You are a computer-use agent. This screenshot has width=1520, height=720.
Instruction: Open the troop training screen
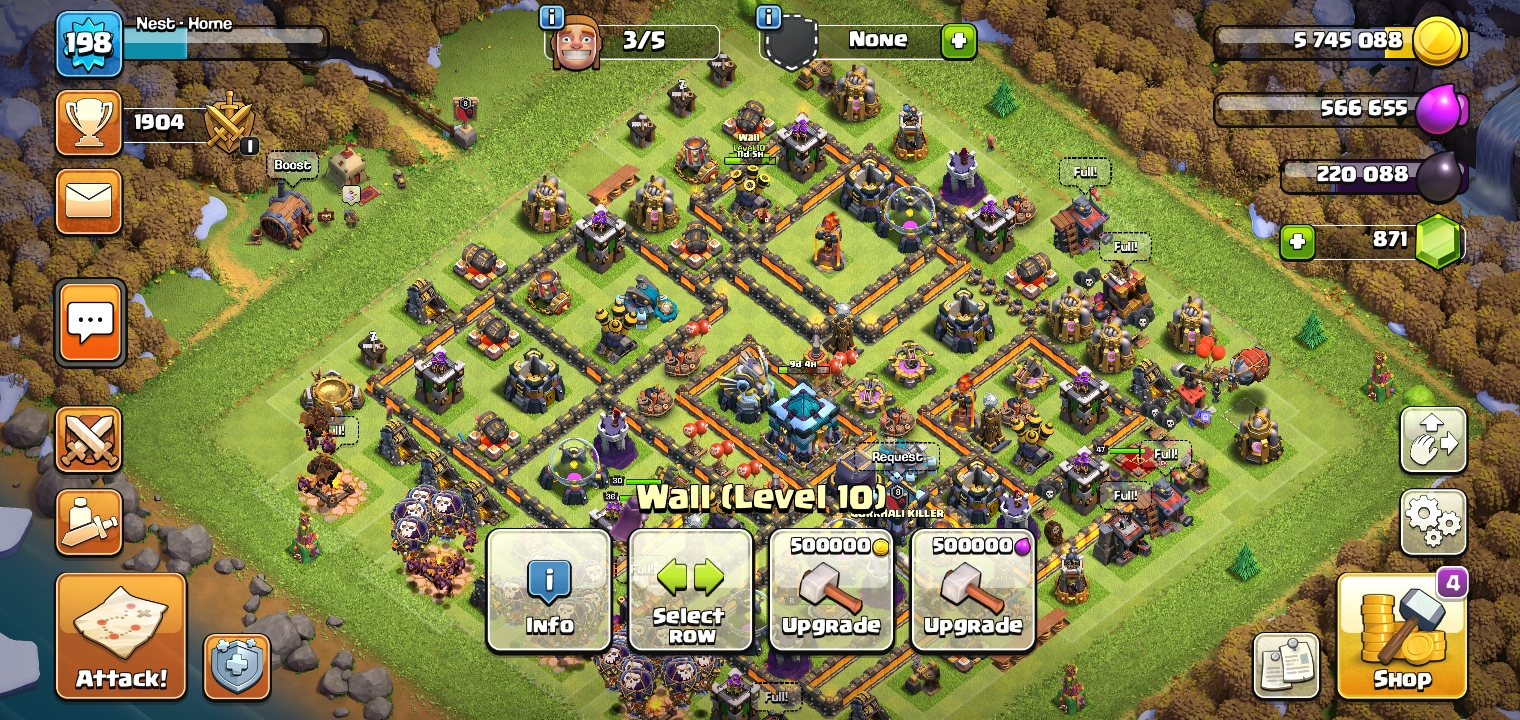click(x=90, y=522)
